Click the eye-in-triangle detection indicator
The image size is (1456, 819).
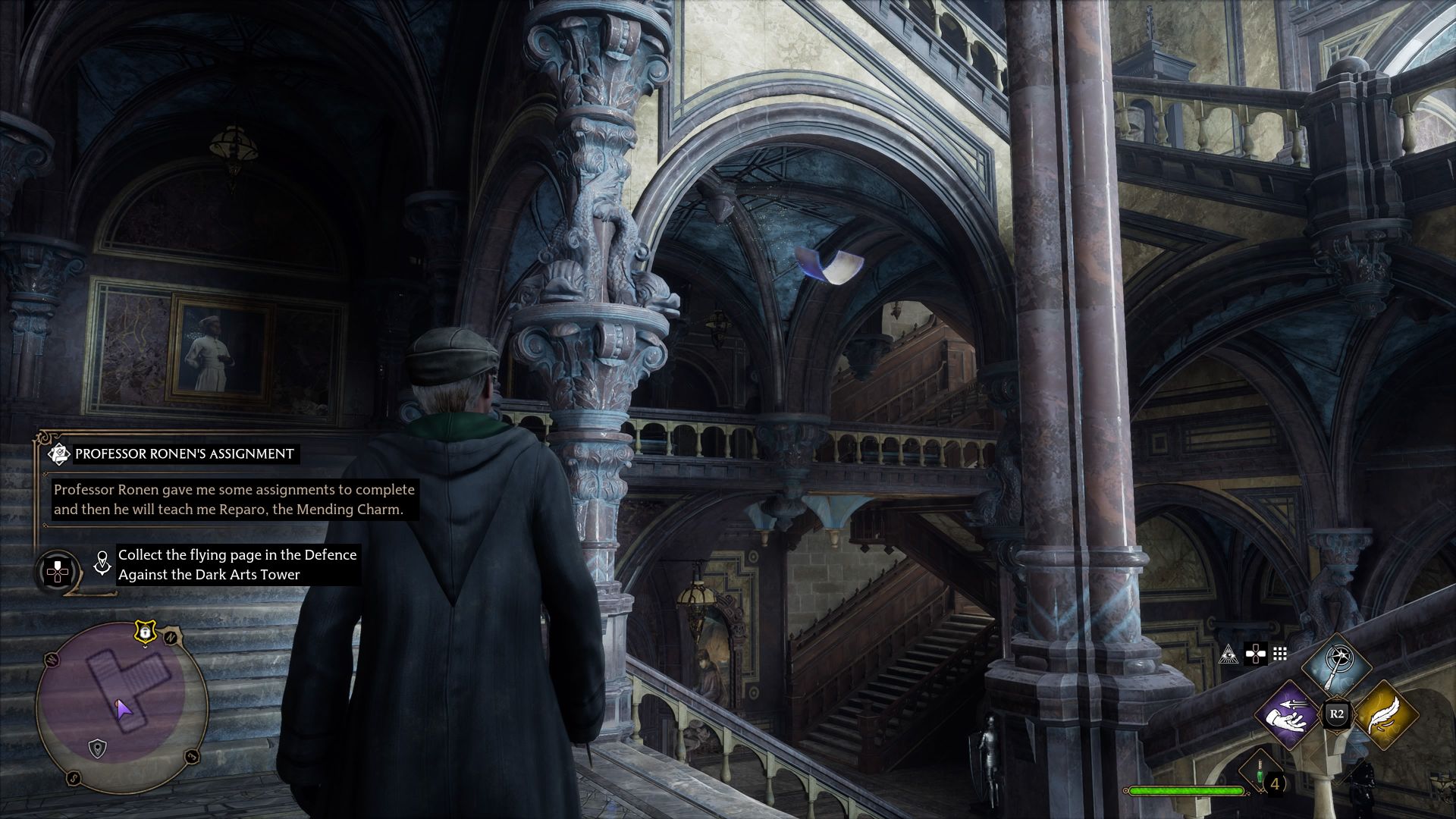pos(1230,654)
